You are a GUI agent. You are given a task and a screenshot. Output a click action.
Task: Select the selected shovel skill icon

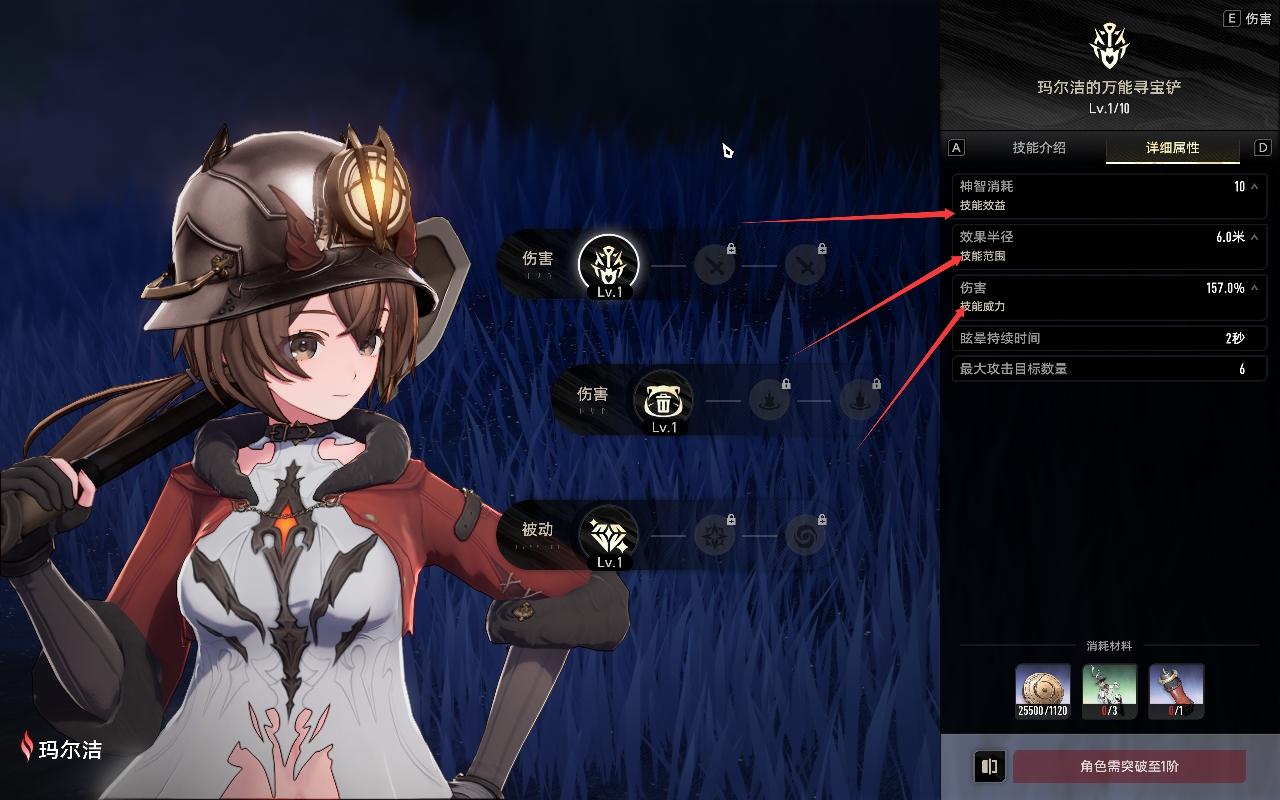609,264
